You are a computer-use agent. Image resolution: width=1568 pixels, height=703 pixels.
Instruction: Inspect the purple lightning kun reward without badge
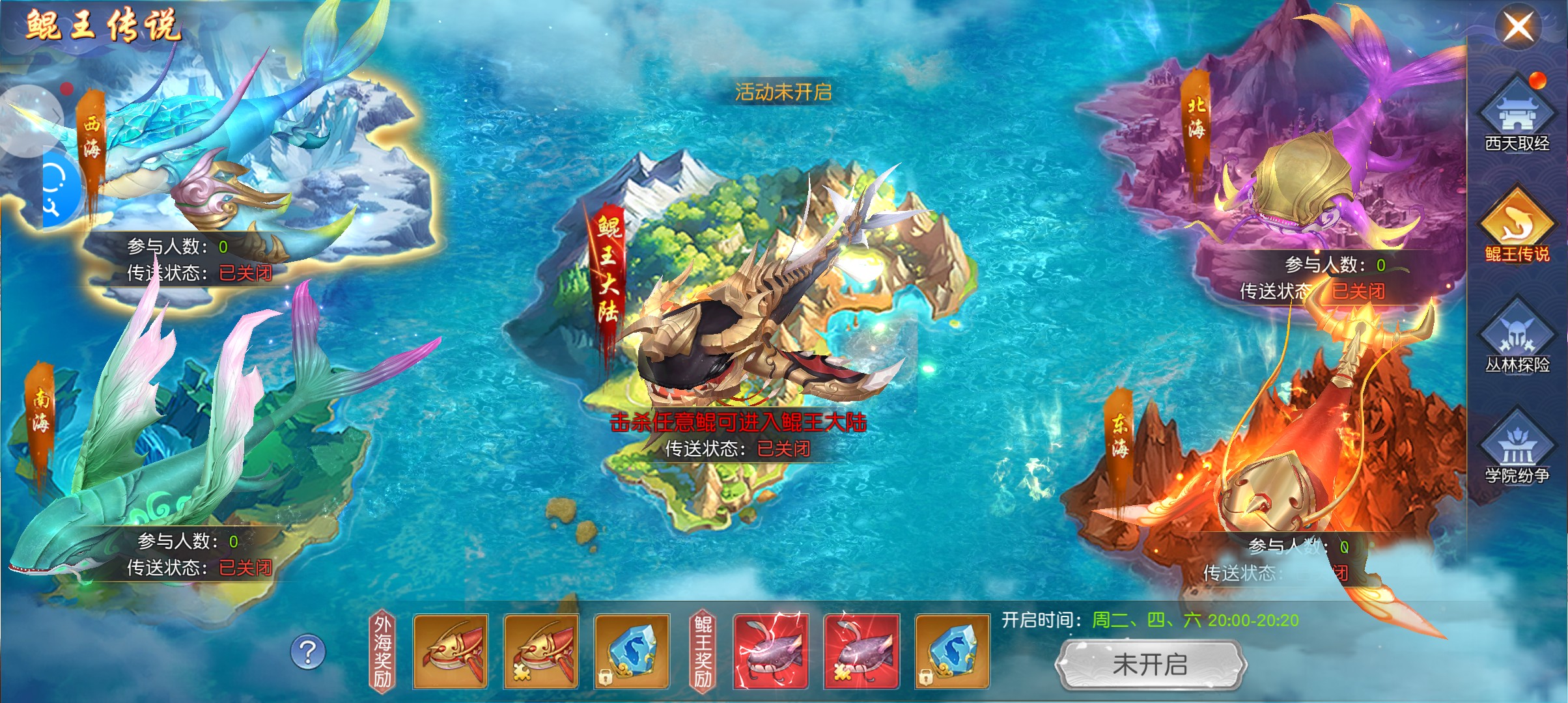(771, 651)
